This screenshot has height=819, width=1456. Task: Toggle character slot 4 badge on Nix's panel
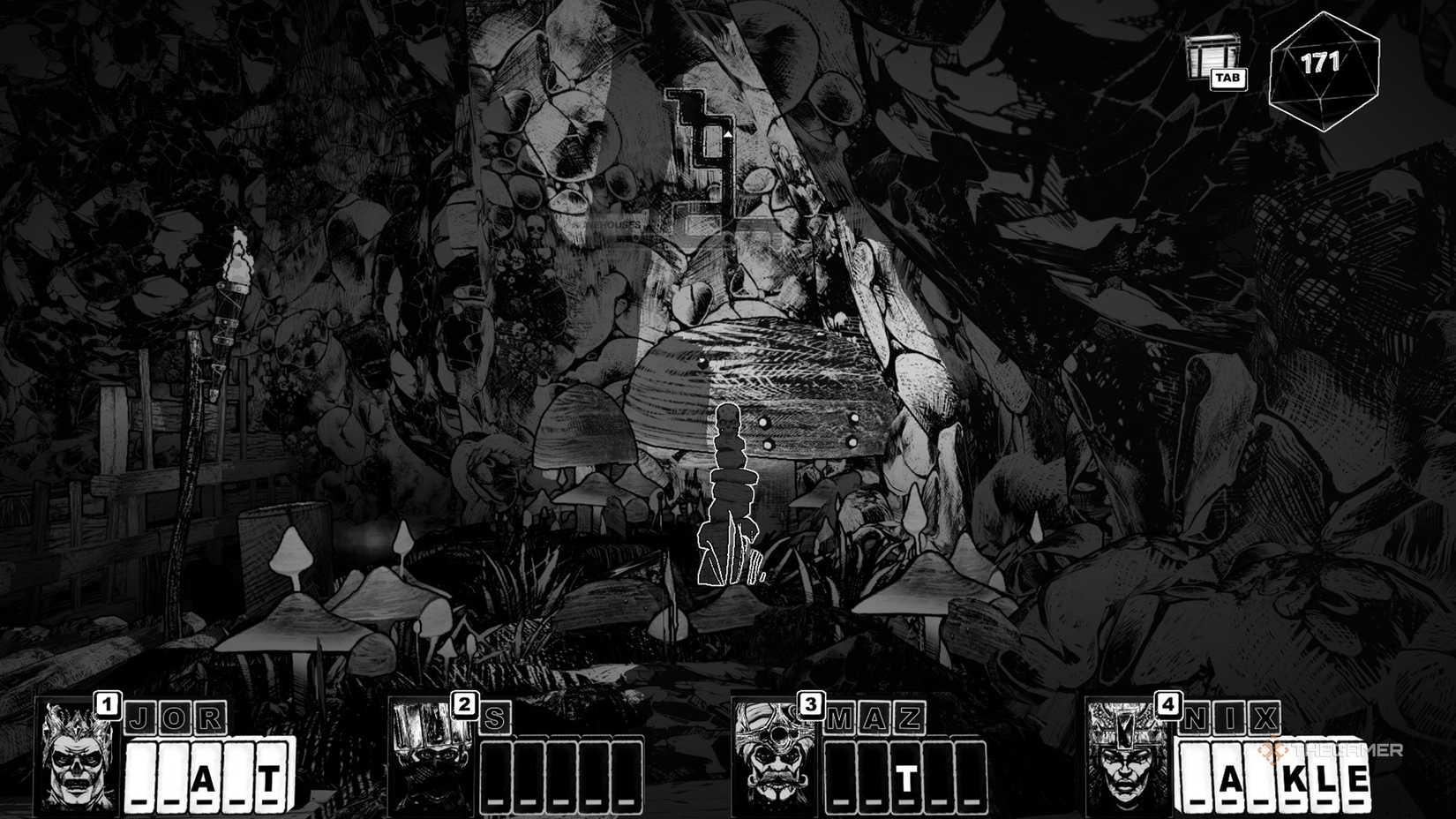tap(1167, 704)
